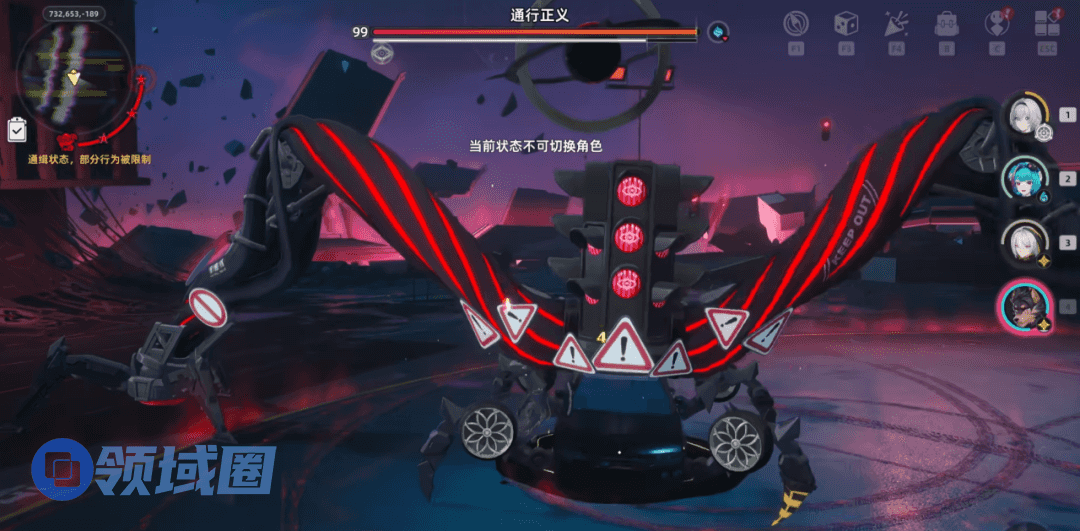Open the clipboard quest checklist icon
Viewport: 1080px width, 531px height.
17,130
